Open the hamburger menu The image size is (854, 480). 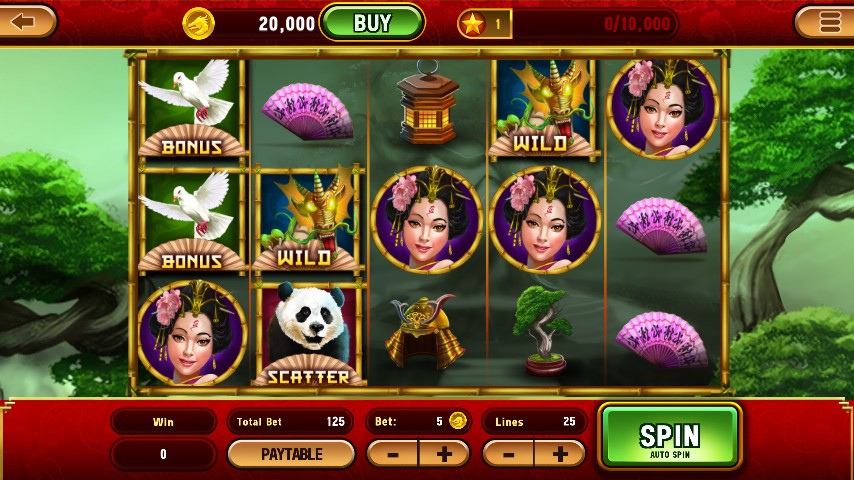[828, 21]
